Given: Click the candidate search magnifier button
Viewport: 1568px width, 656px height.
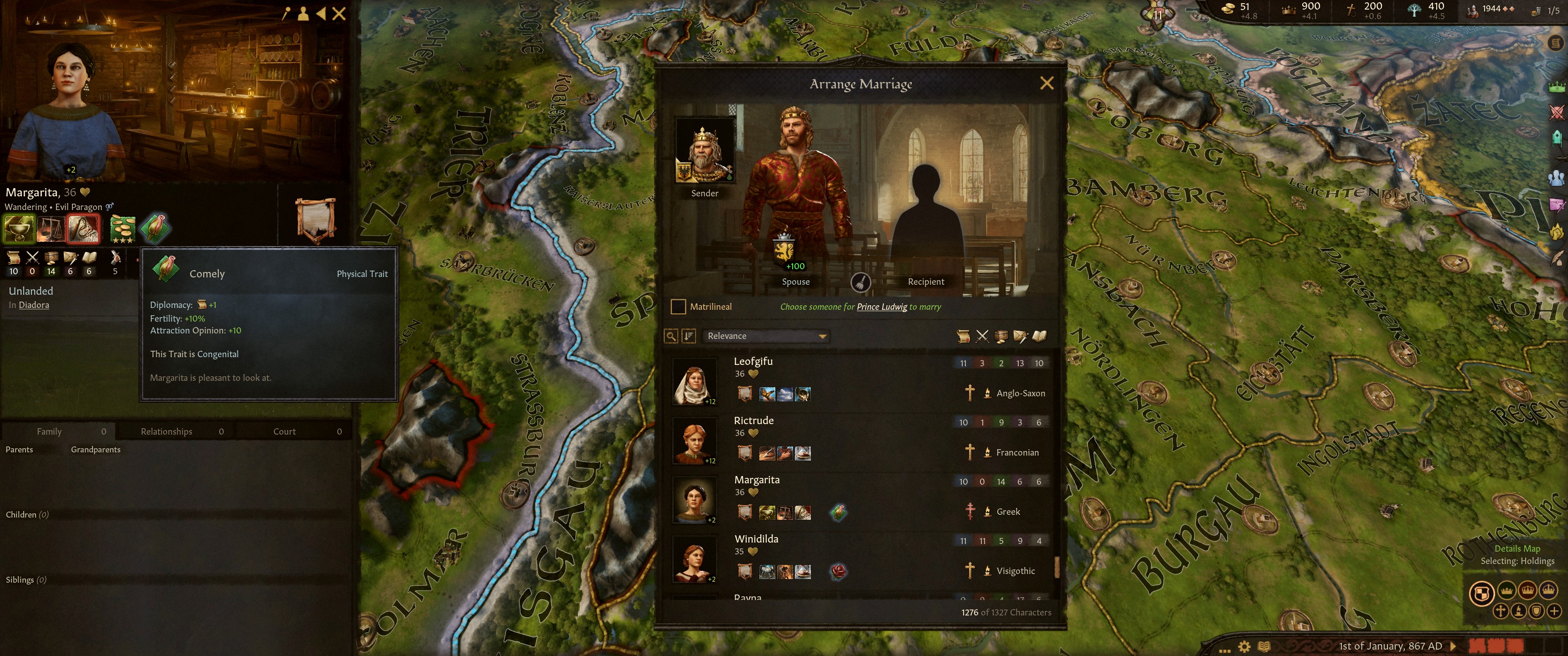Looking at the screenshot, I should (x=671, y=336).
